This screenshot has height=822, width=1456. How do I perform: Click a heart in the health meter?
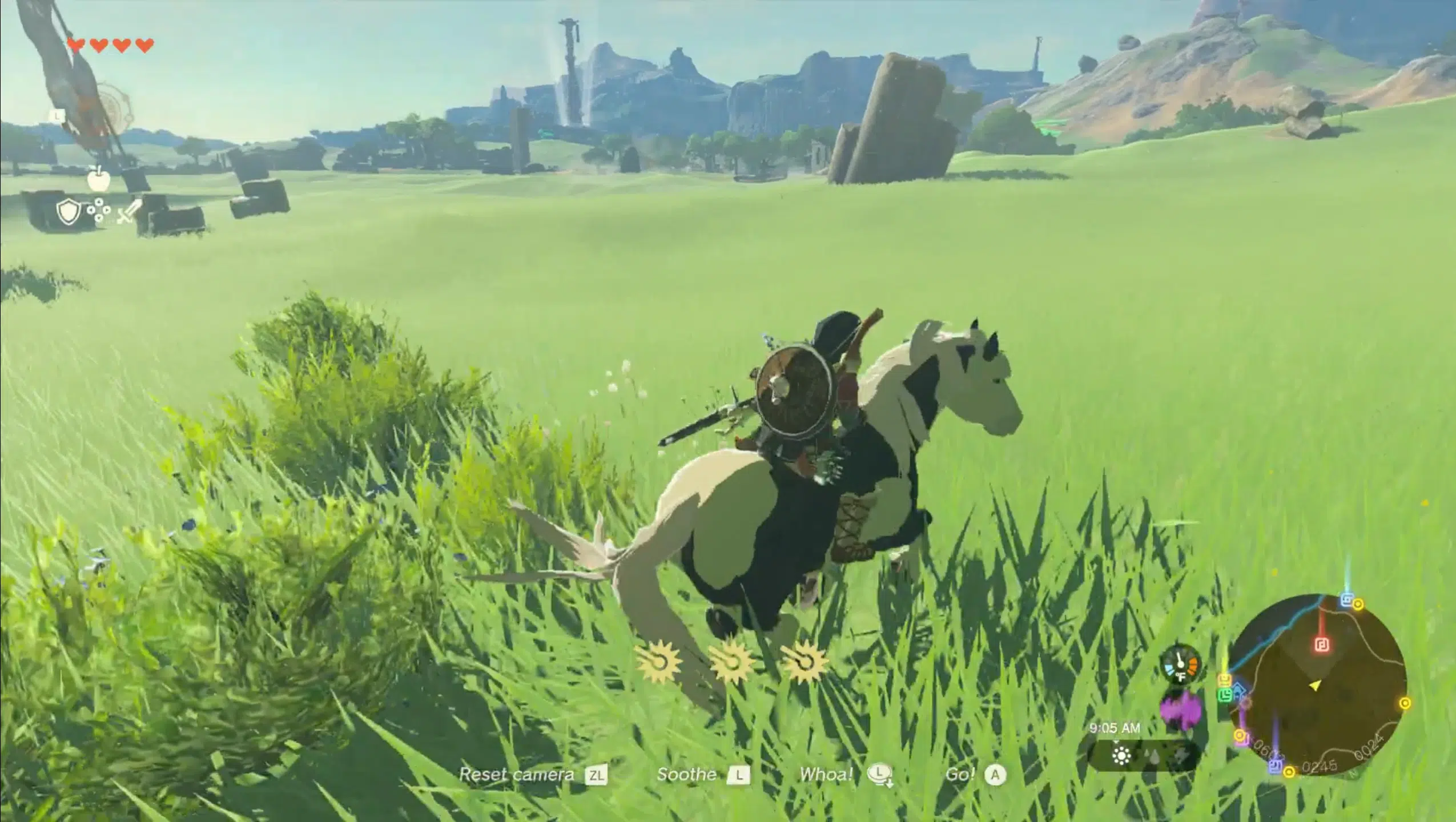76,44
